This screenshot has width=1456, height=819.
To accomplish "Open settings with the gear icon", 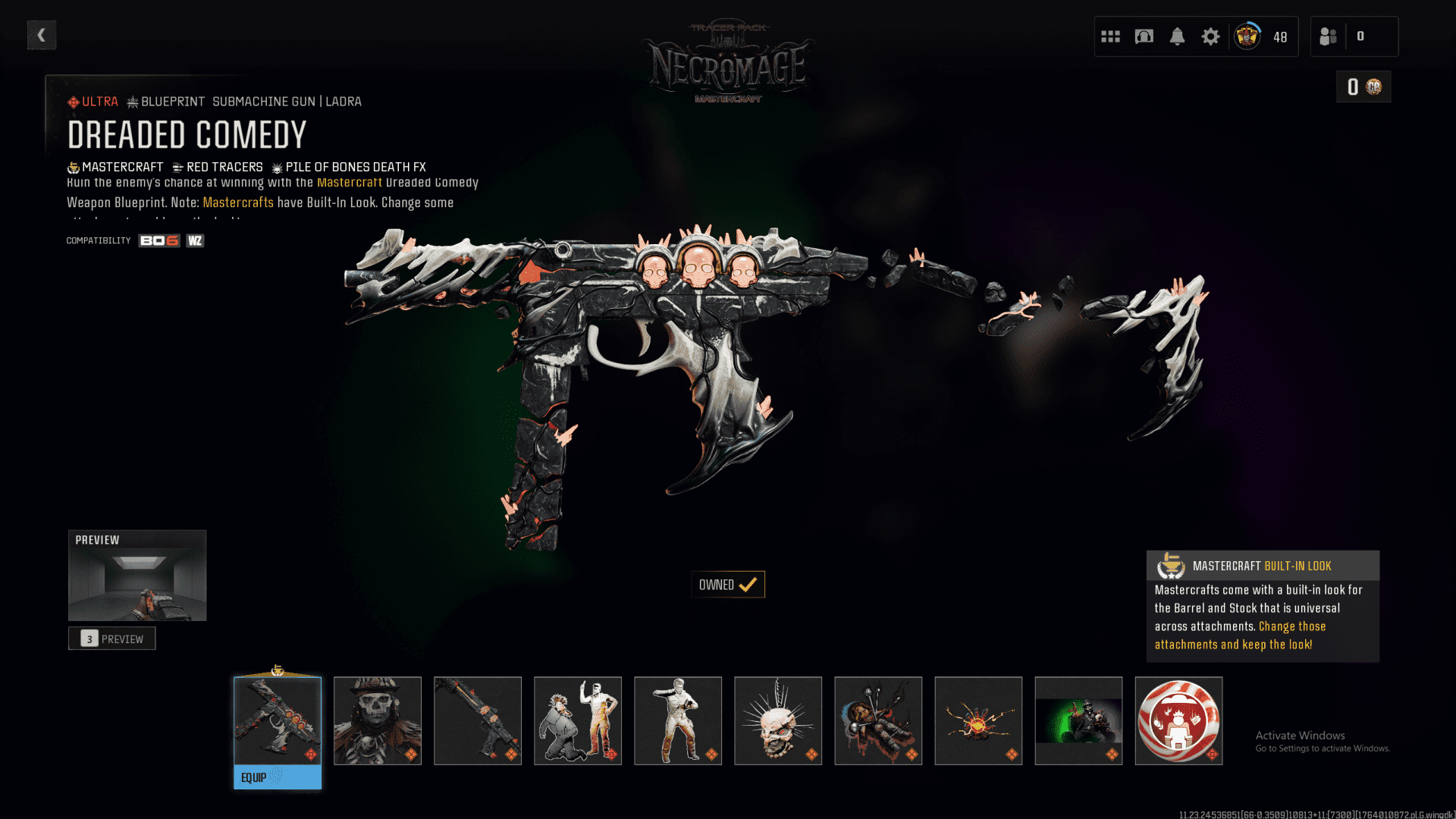I will [1211, 36].
